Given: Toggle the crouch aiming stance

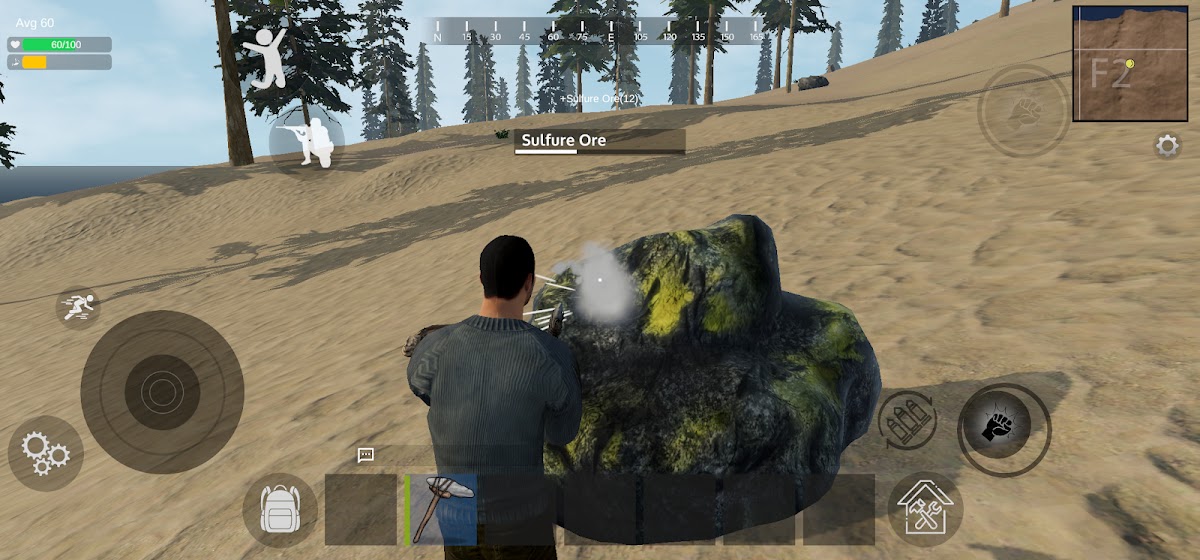Looking at the screenshot, I should [x=307, y=142].
